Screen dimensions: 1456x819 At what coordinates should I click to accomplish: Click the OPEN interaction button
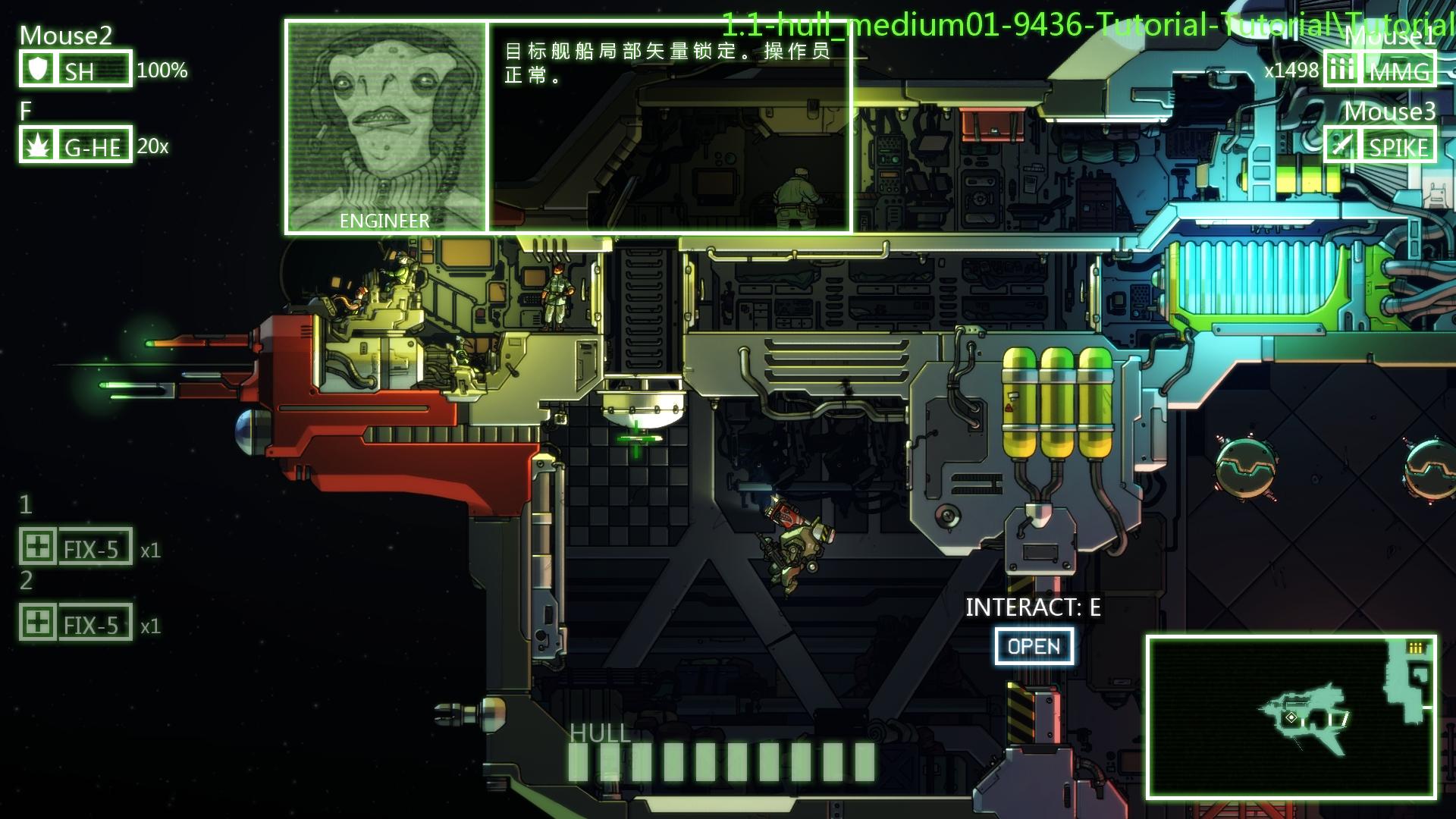[1034, 646]
